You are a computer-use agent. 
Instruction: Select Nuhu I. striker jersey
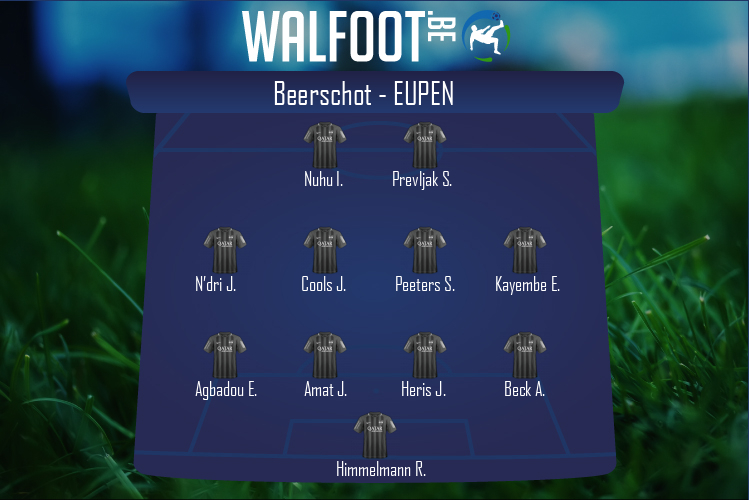pos(324,146)
